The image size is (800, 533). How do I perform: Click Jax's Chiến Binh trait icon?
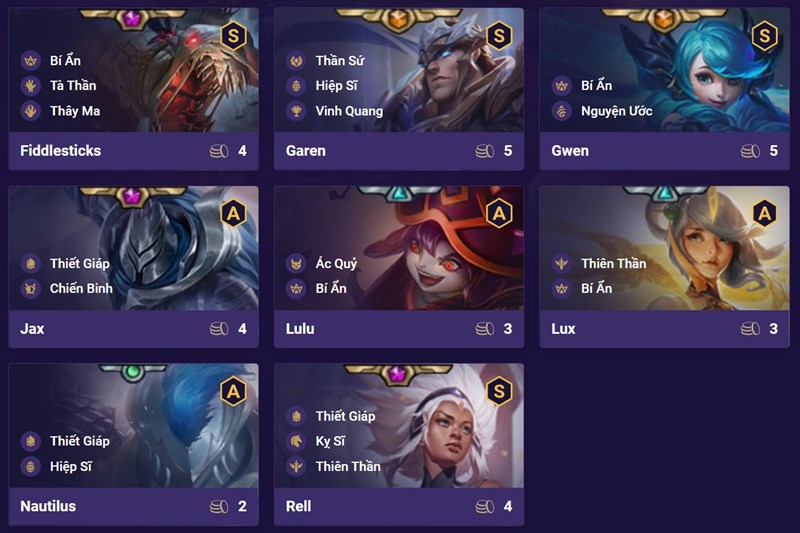(x=29, y=288)
